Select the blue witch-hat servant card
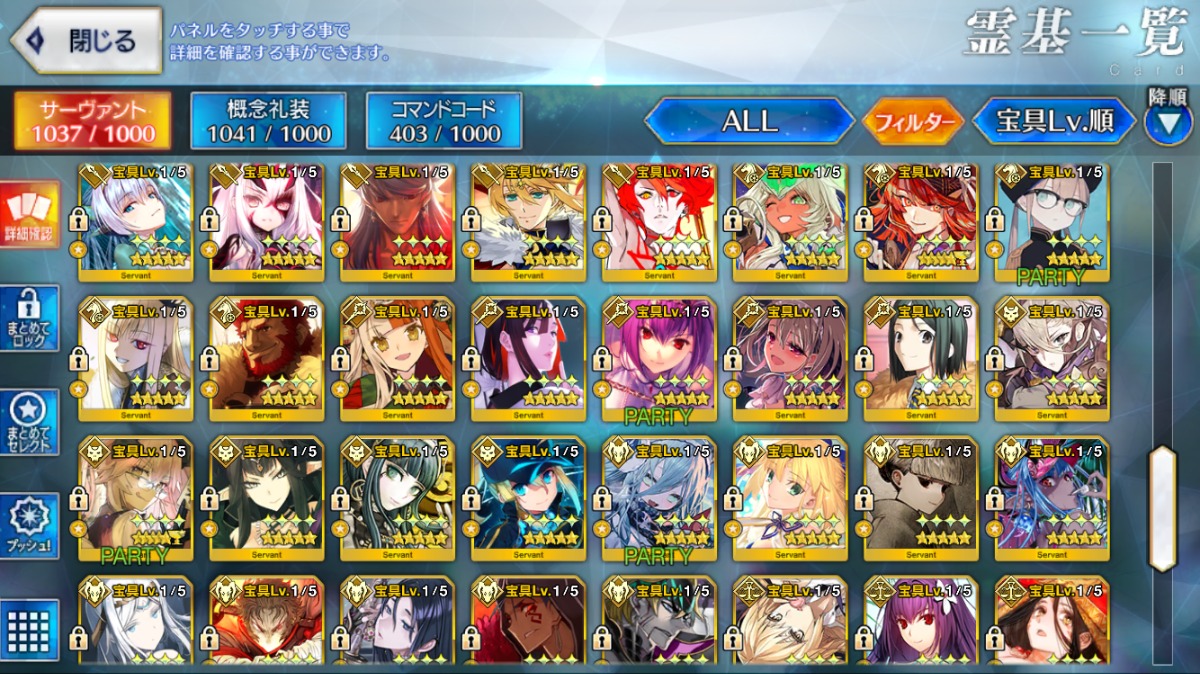The image size is (1200, 674). [x=528, y=498]
